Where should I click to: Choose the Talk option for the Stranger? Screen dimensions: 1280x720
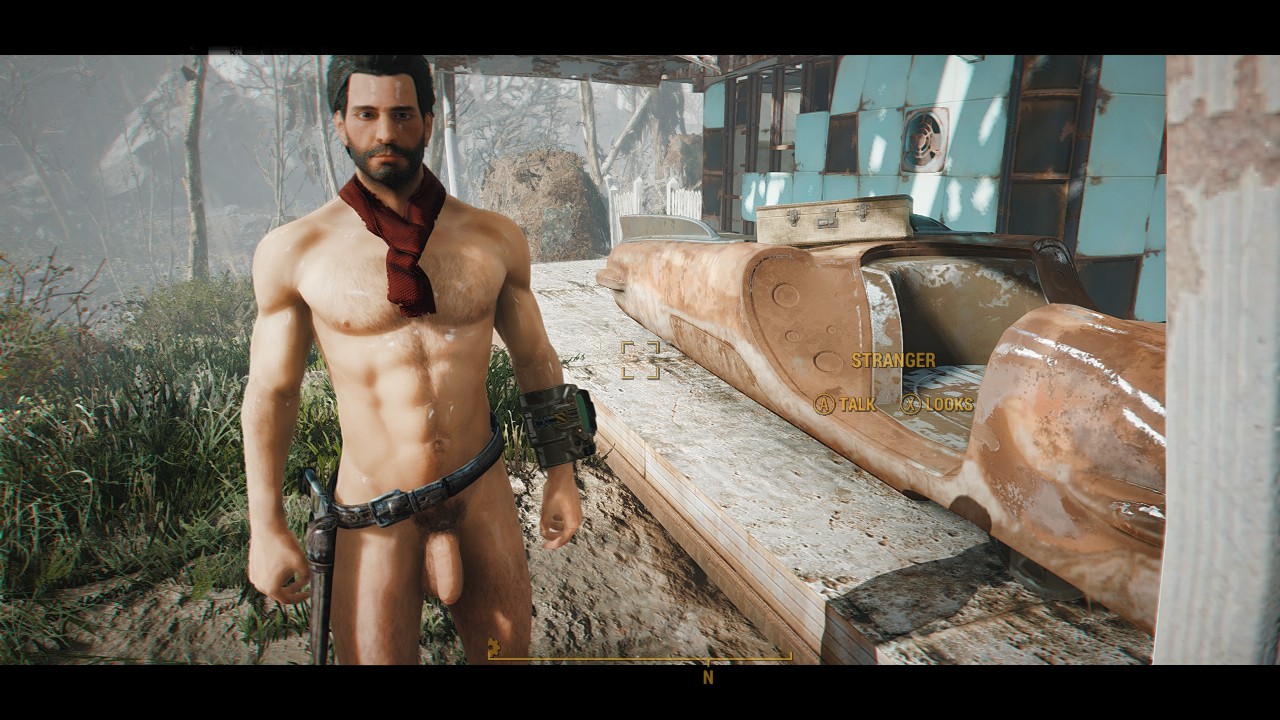tap(846, 404)
